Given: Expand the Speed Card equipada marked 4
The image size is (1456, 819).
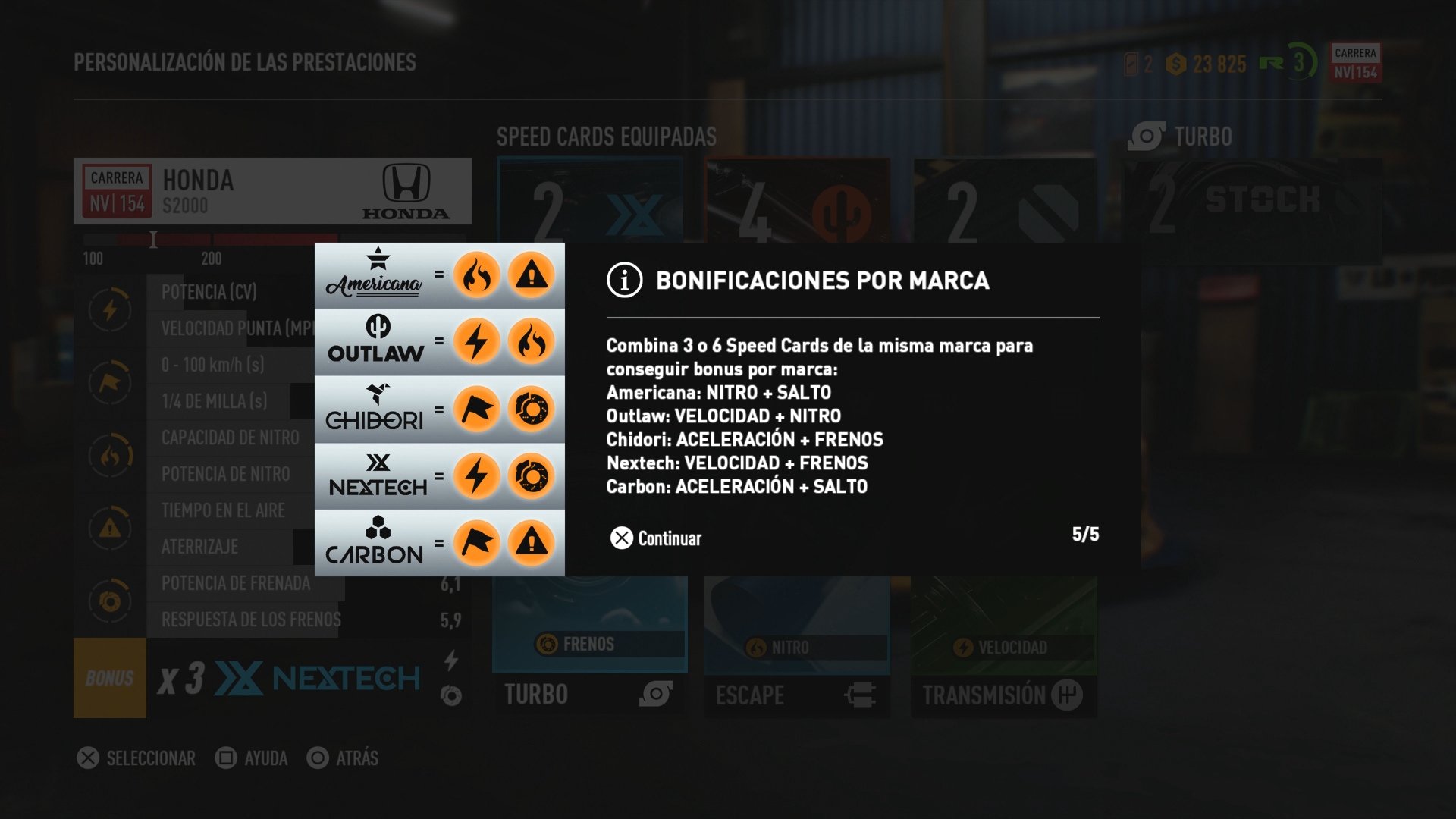Looking at the screenshot, I should pyautogui.click(x=798, y=199).
